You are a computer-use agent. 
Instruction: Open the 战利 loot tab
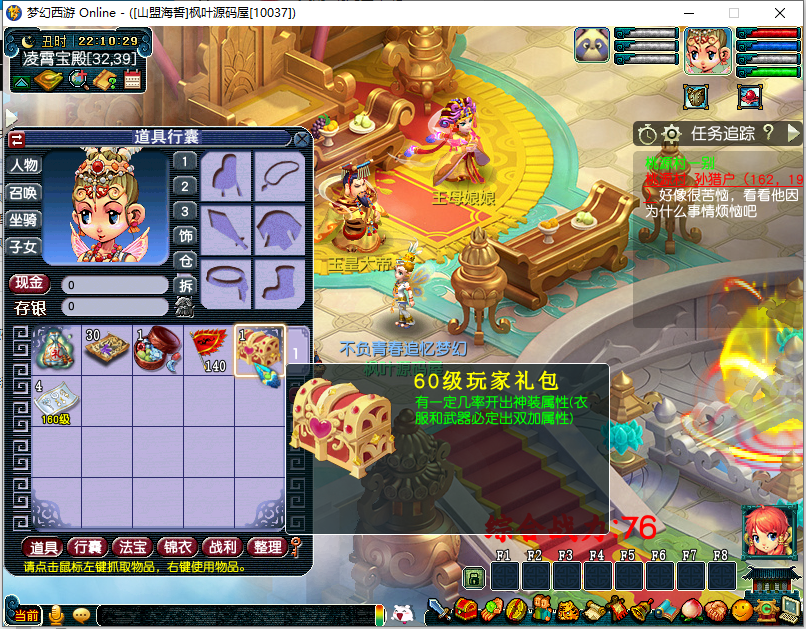(x=220, y=547)
